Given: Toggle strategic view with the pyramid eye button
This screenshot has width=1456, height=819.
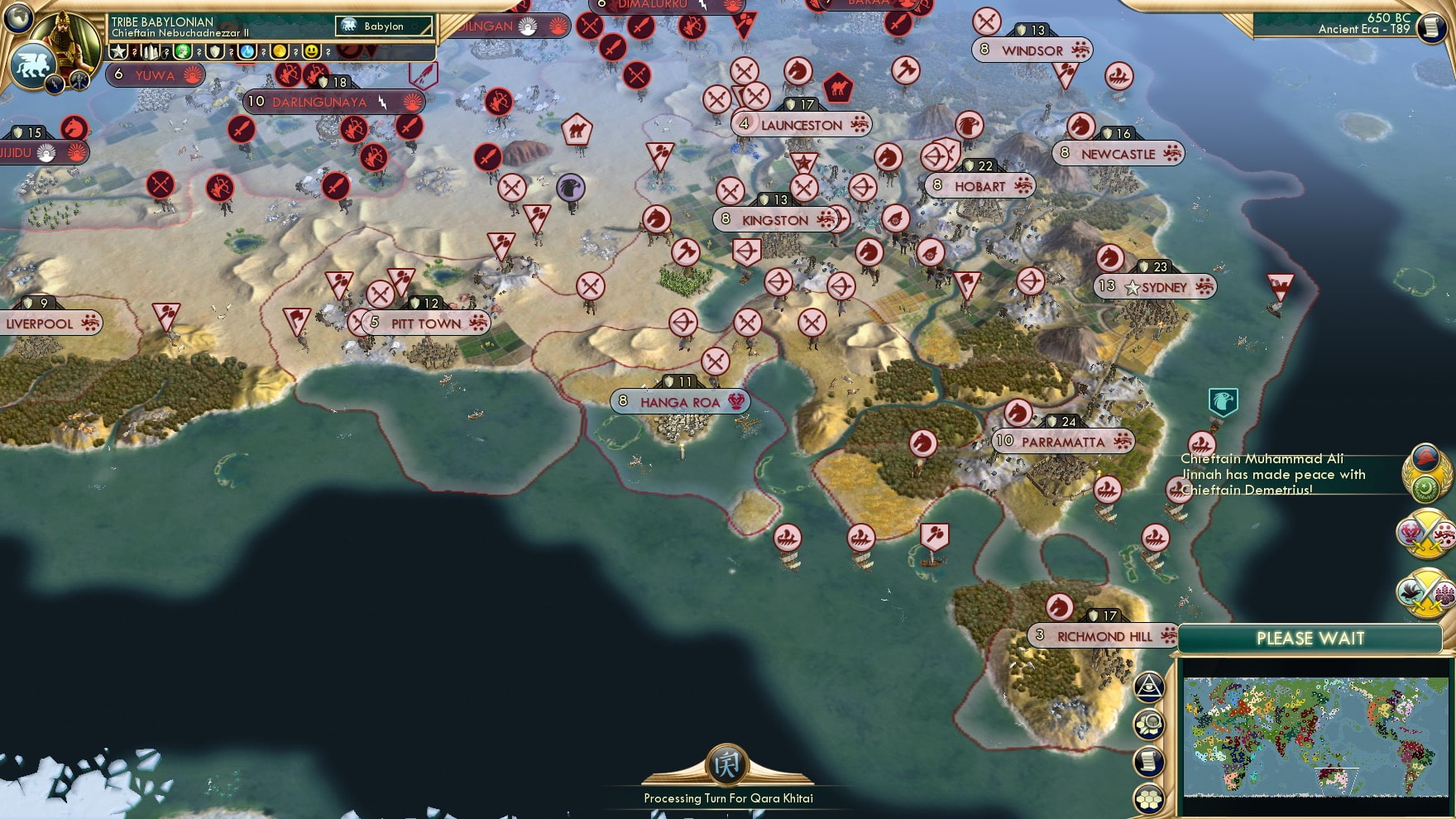Looking at the screenshot, I should click(1149, 687).
